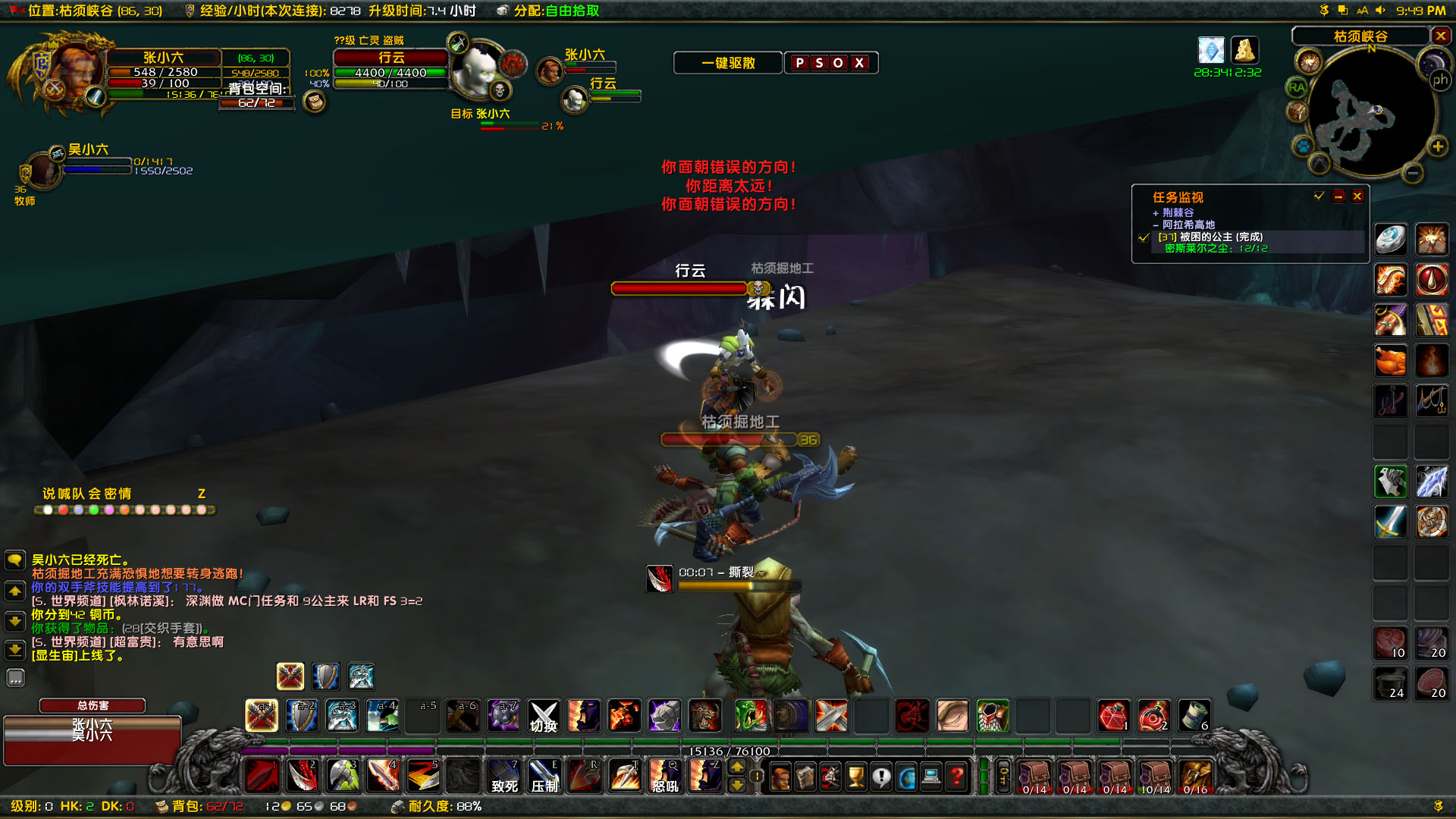Open the Main Menu computer icon
This screenshot has height=819, width=1456.
(930, 776)
